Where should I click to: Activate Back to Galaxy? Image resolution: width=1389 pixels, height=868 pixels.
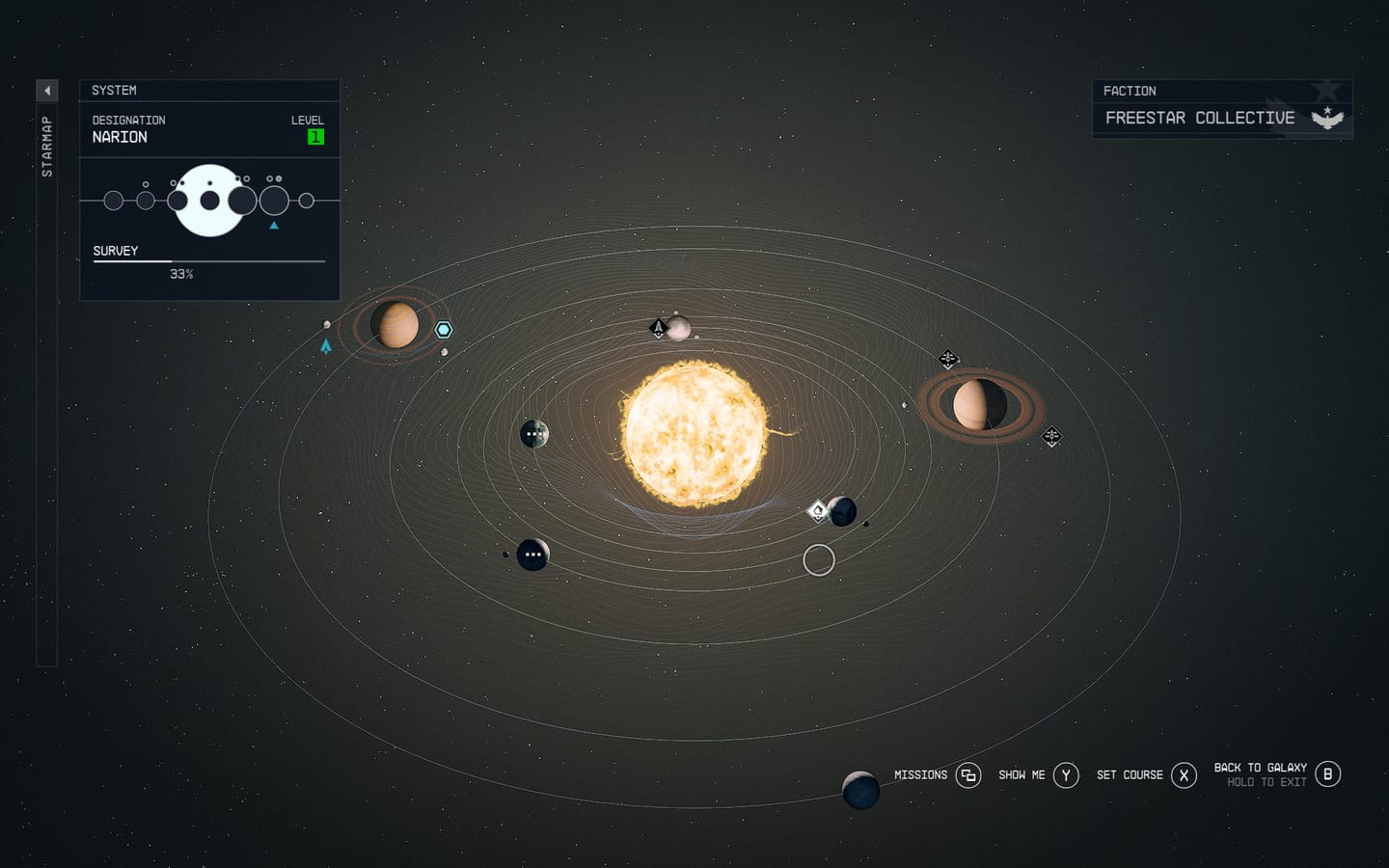coord(1326,774)
